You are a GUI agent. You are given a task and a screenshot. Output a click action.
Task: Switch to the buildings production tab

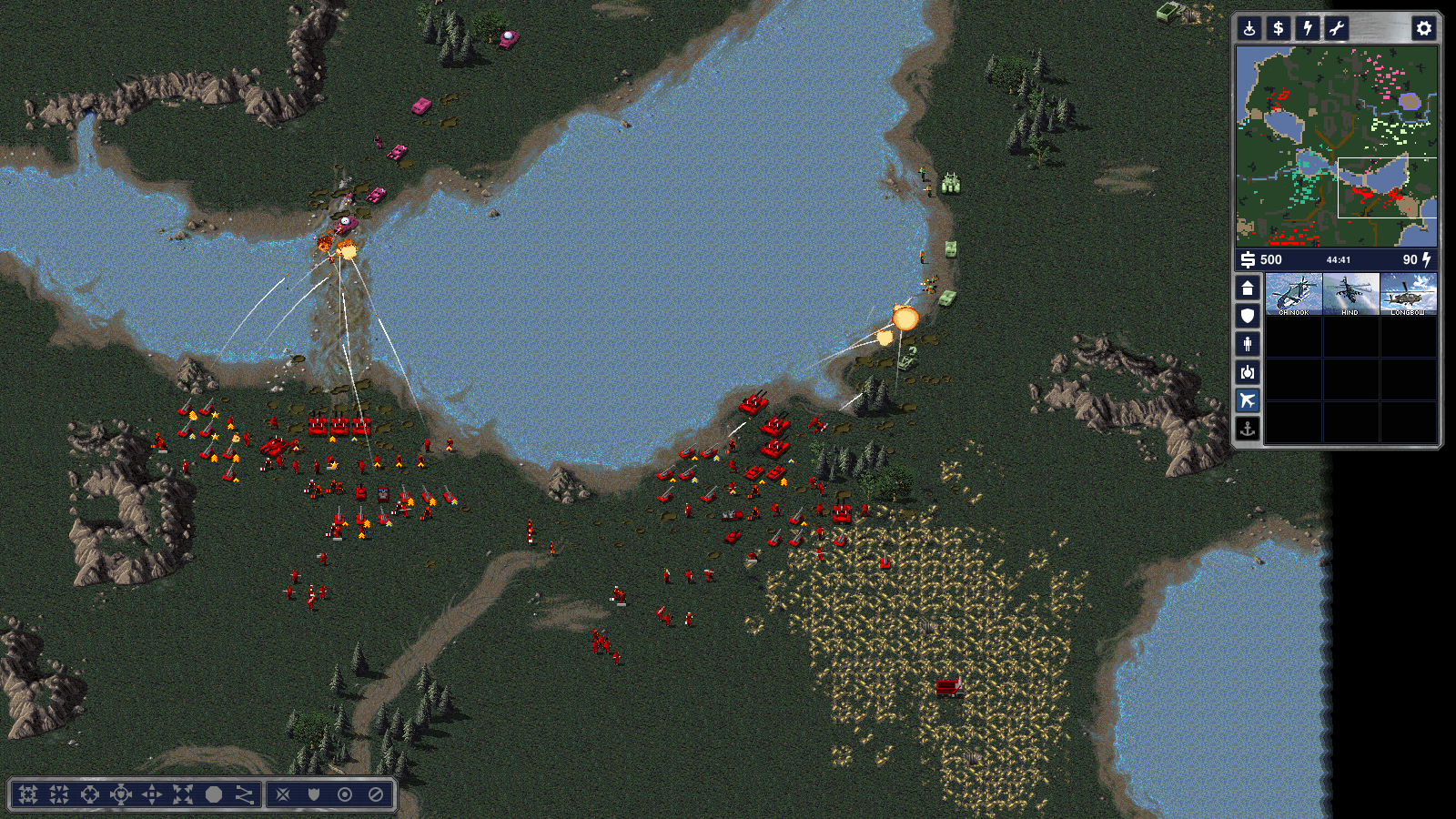pyautogui.click(x=1248, y=288)
